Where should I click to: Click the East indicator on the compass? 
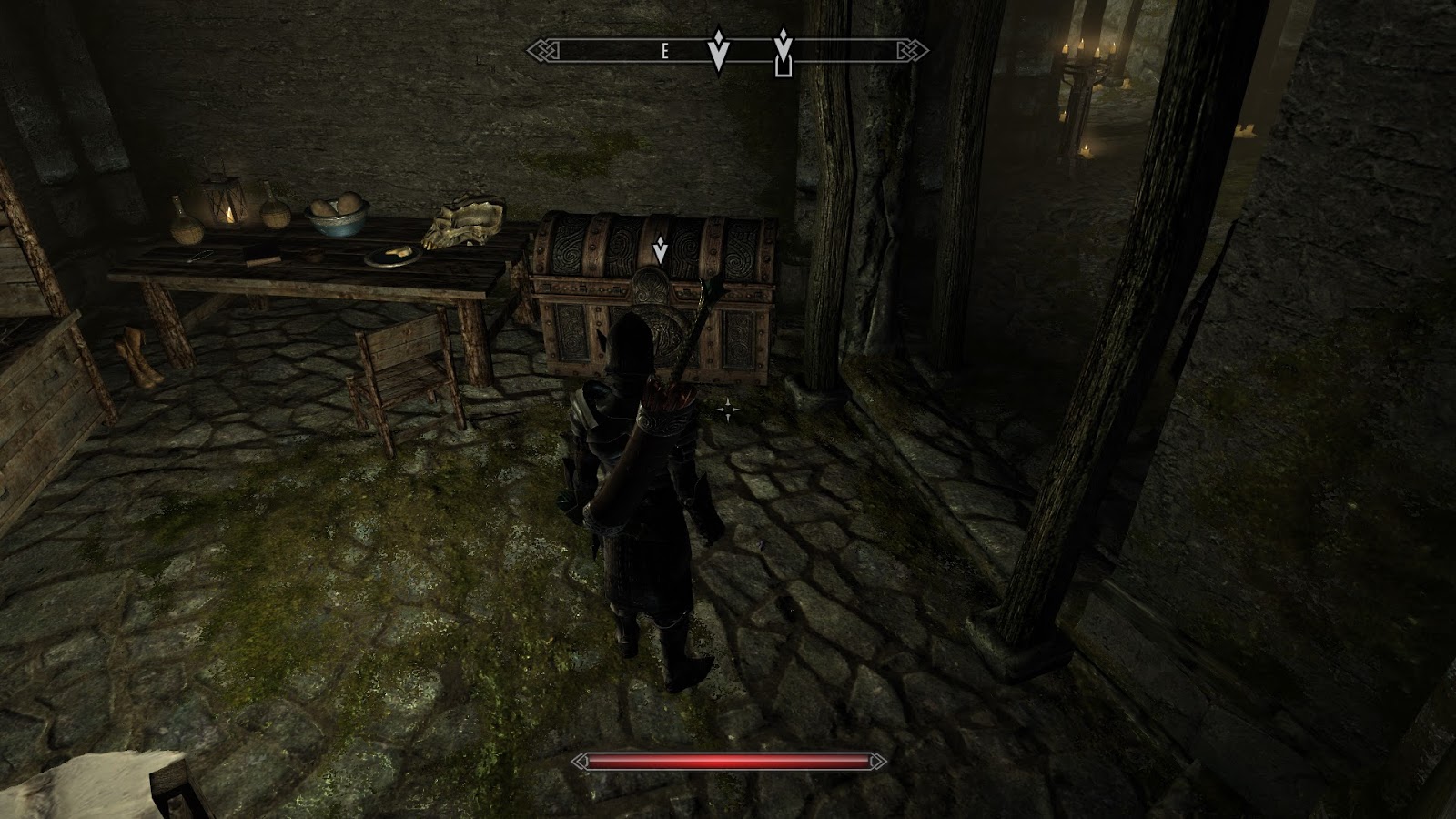tap(666, 53)
